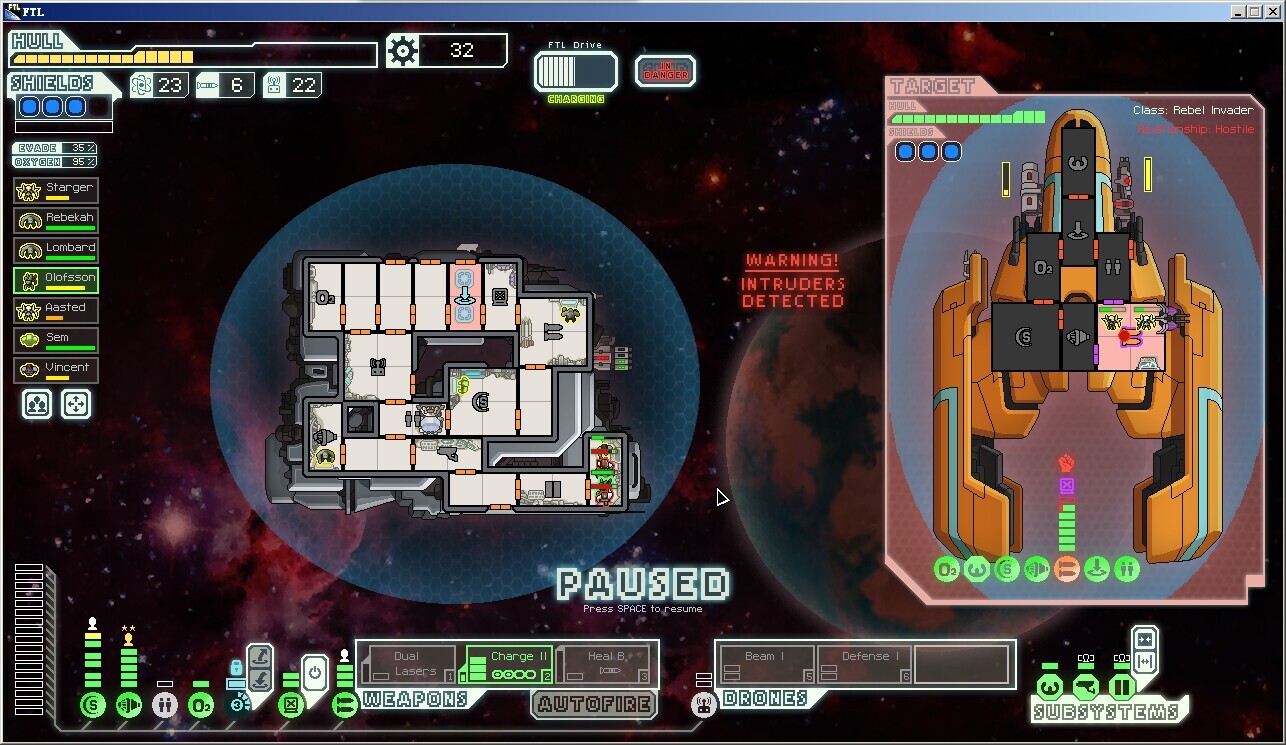Toggle the Autofire button
This screenshot has width=1286, height=745.
point(594,704)
